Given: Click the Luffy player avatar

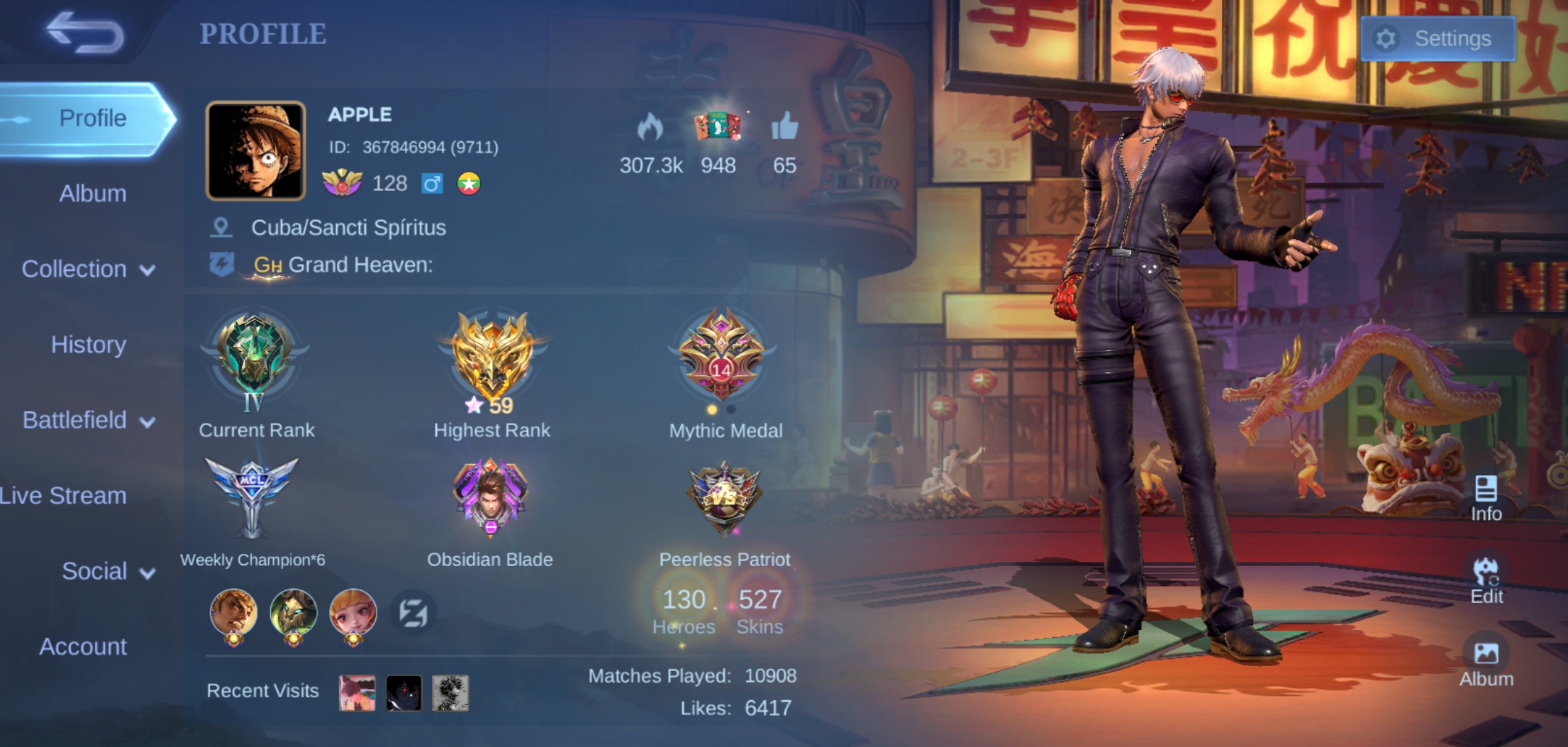Looking at the screenshot, I should (x=255, y=150).
